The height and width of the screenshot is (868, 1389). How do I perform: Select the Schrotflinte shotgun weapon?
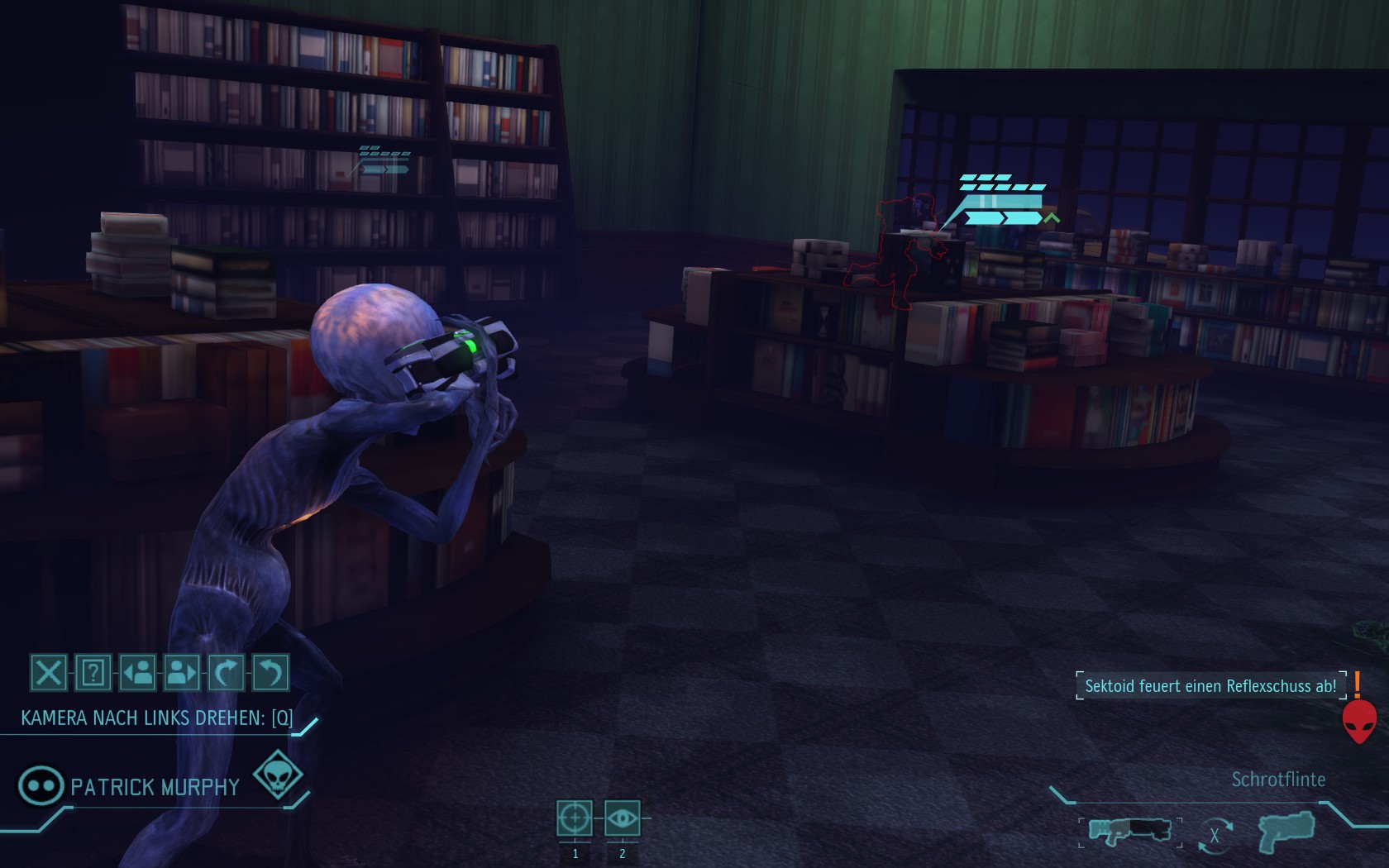[1129, 830]
